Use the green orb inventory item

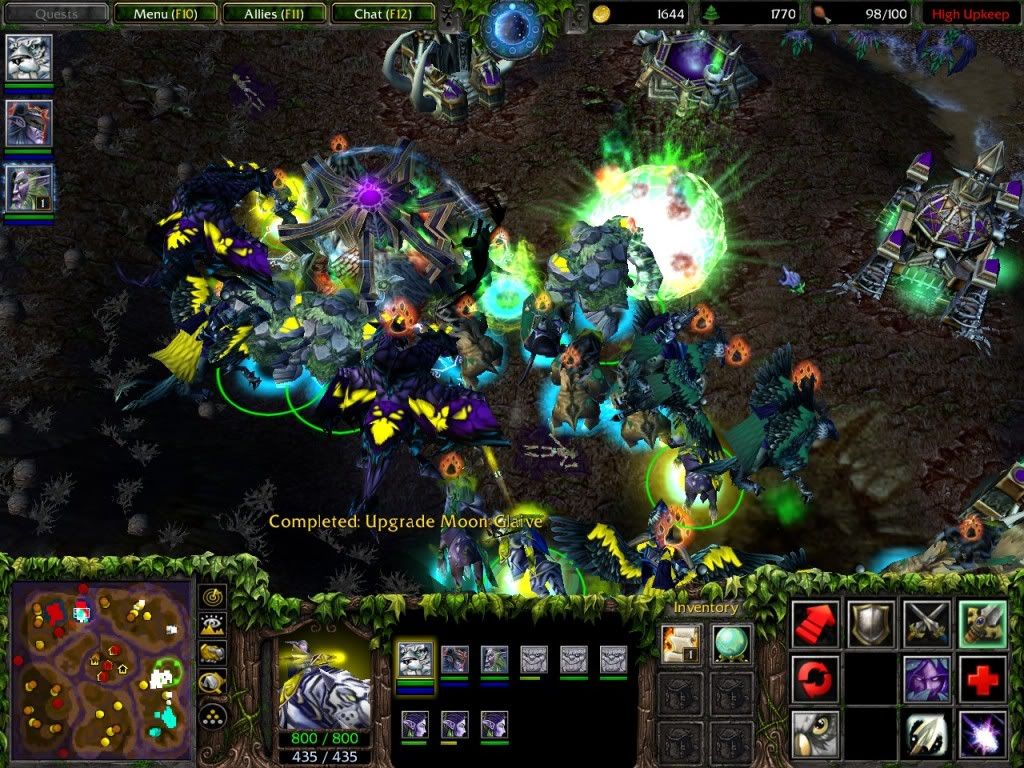coord(732,643)
